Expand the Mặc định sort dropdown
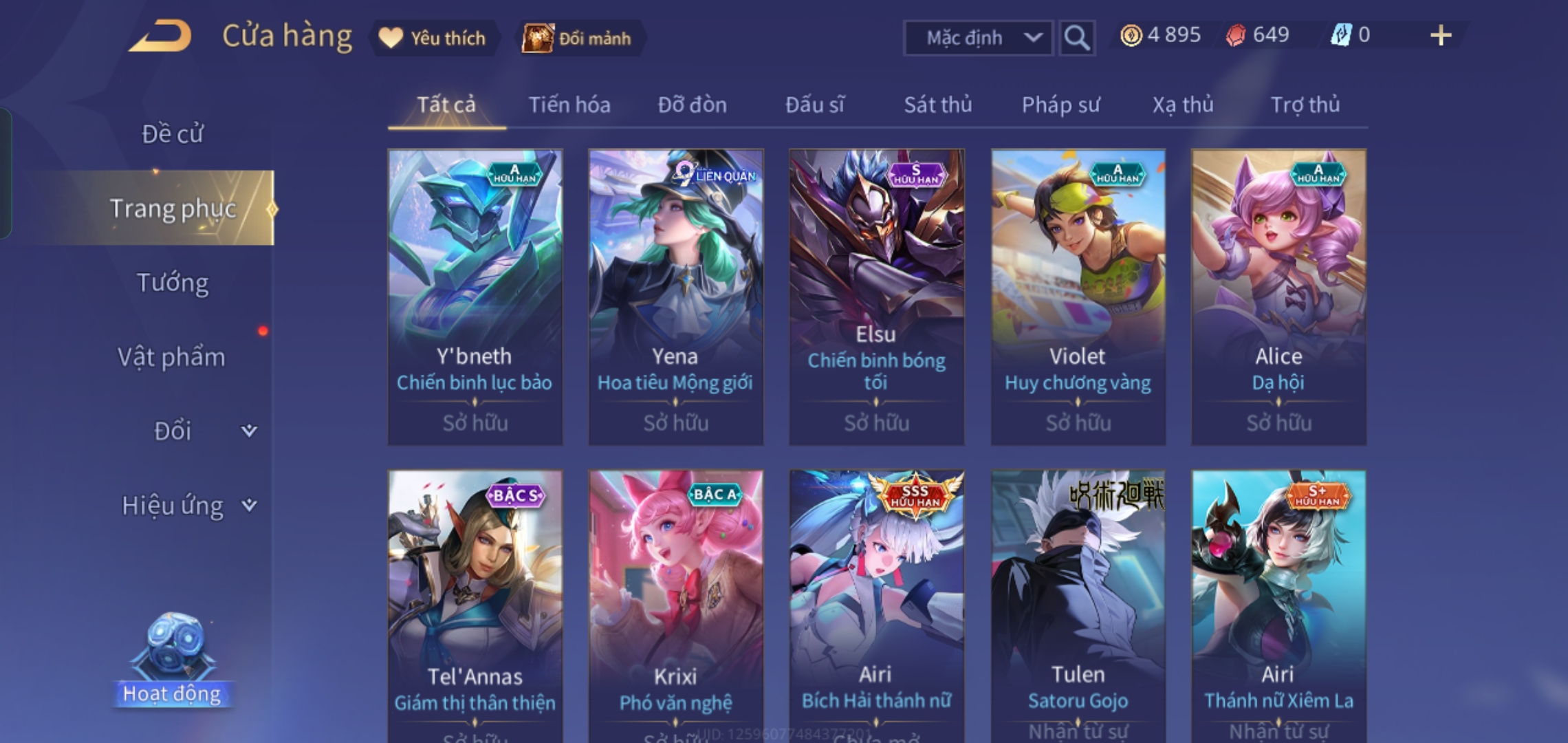The height and width of the screenshot is (743, 1568). [978, 38]
